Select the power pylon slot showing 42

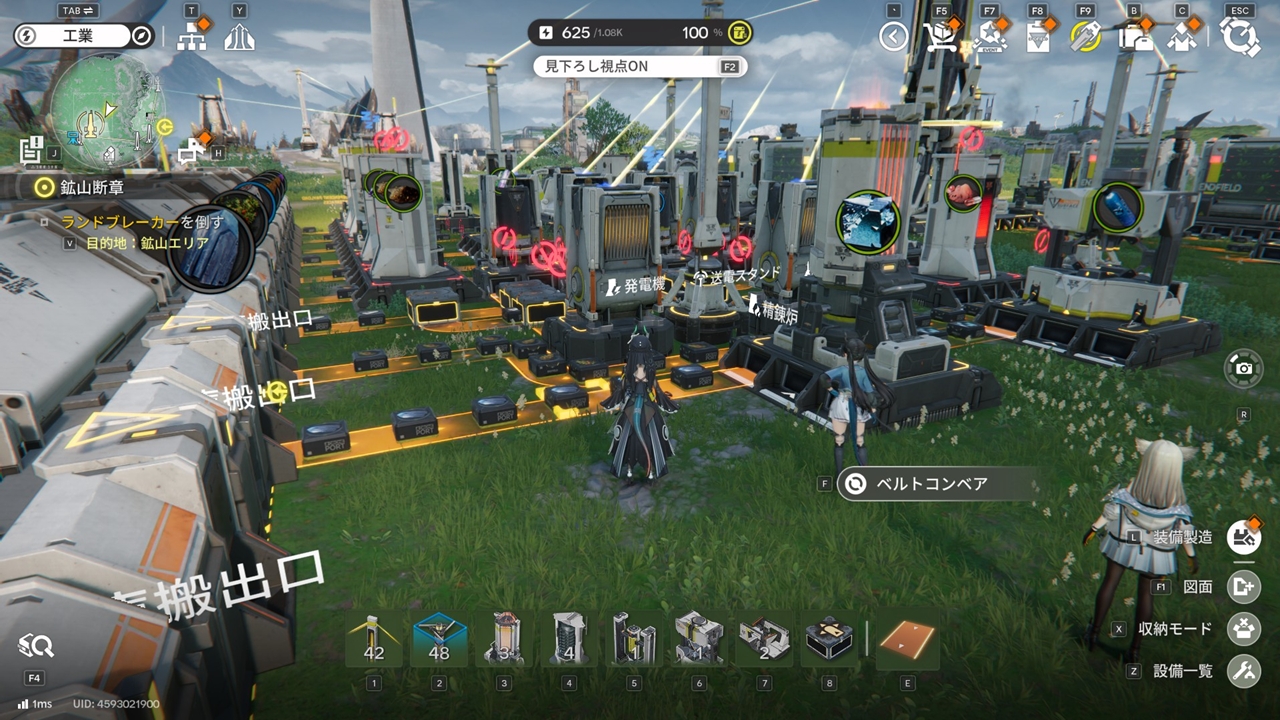pyautogui.click(x=374, y=640)
